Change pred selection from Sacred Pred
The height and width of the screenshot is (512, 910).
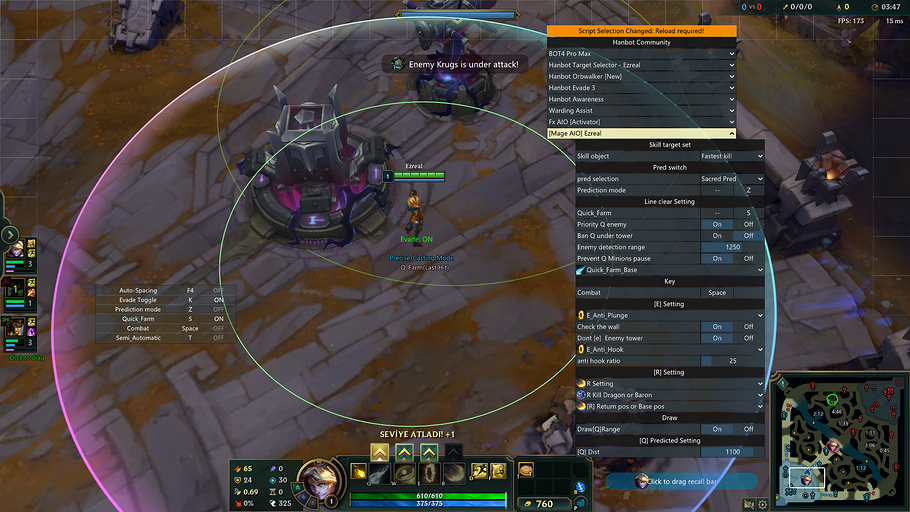pyautogui.click(x=732, y=179)
